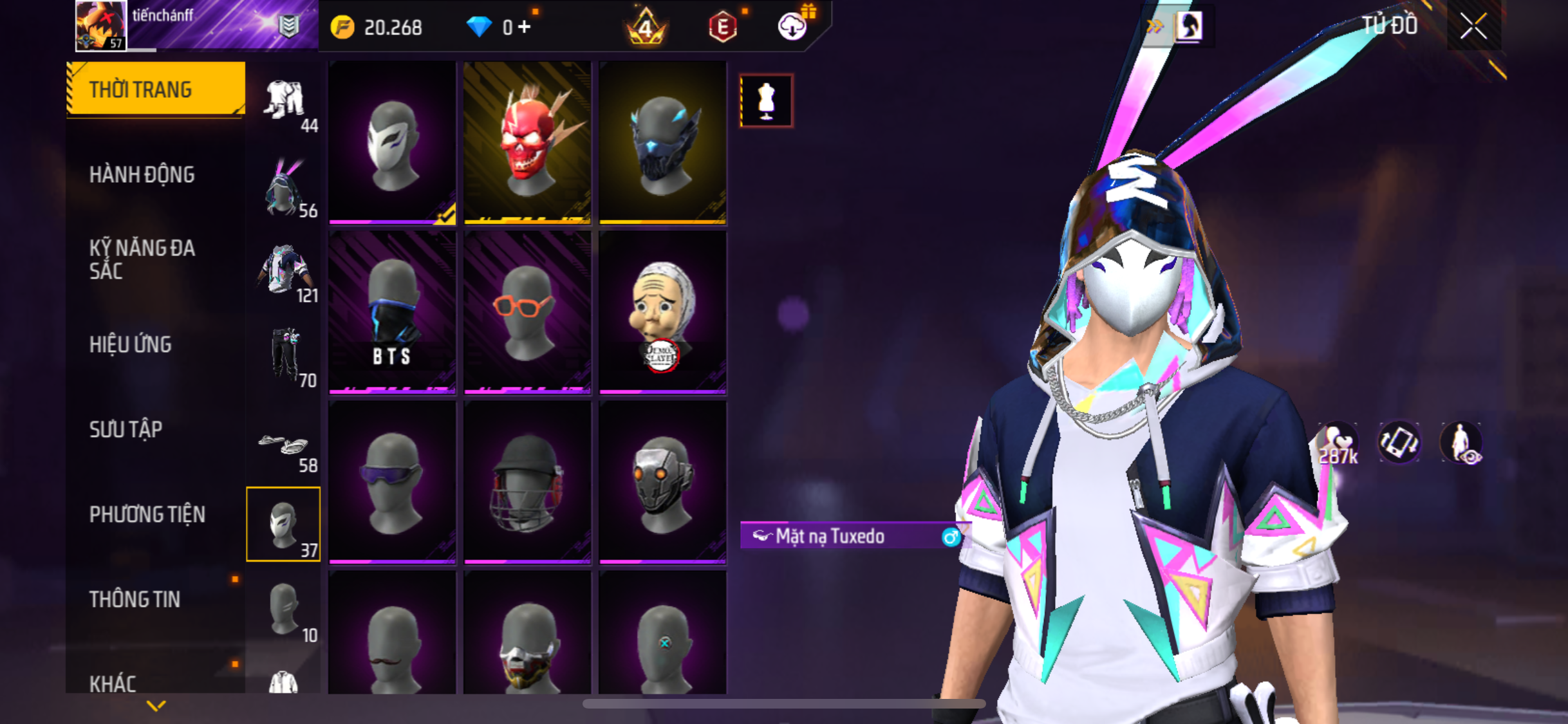Click the mannequin outfit preset icon
Image resolution: width=1568 pixels, height=724 pixels.
pyautogui.click(x=766, y=101)
